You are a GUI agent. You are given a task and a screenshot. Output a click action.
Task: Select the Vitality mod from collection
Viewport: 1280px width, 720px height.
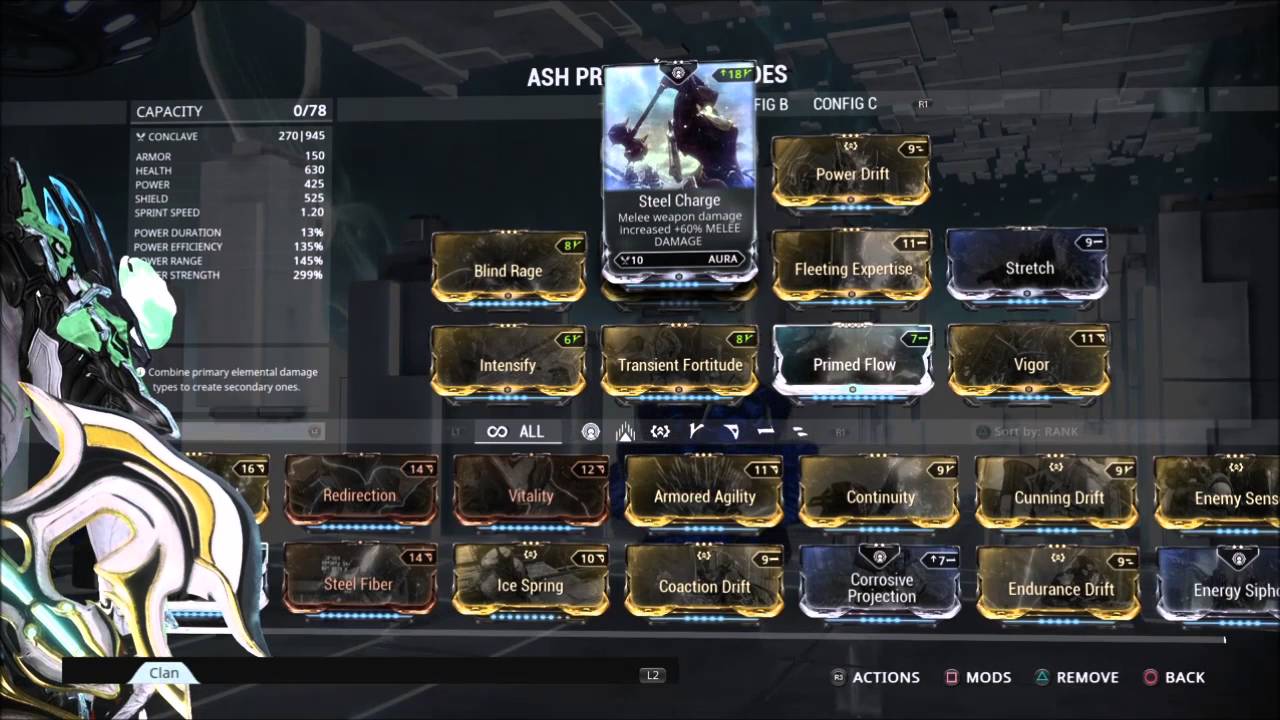click(530, 494)
